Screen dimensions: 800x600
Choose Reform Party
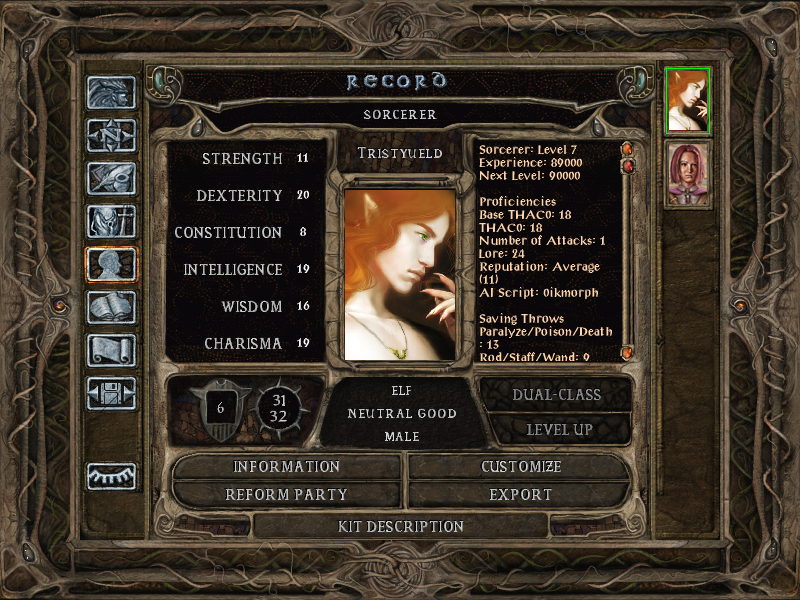287,494
